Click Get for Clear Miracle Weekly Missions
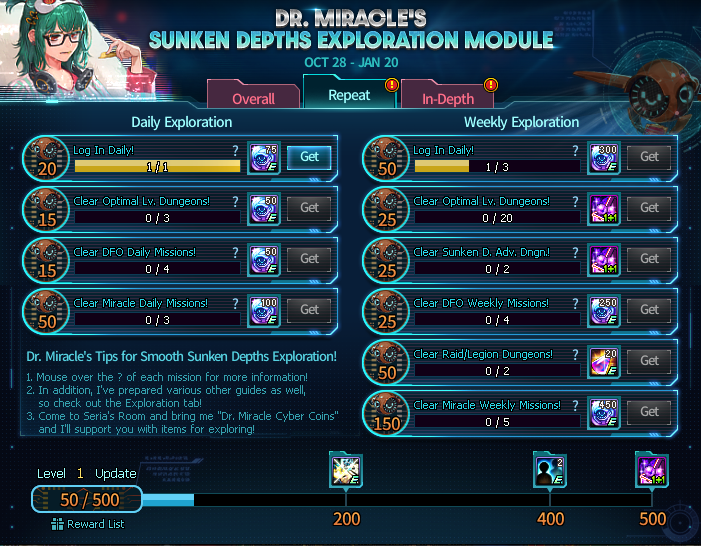This screenshot has width=701, height=546. (649, 412)
